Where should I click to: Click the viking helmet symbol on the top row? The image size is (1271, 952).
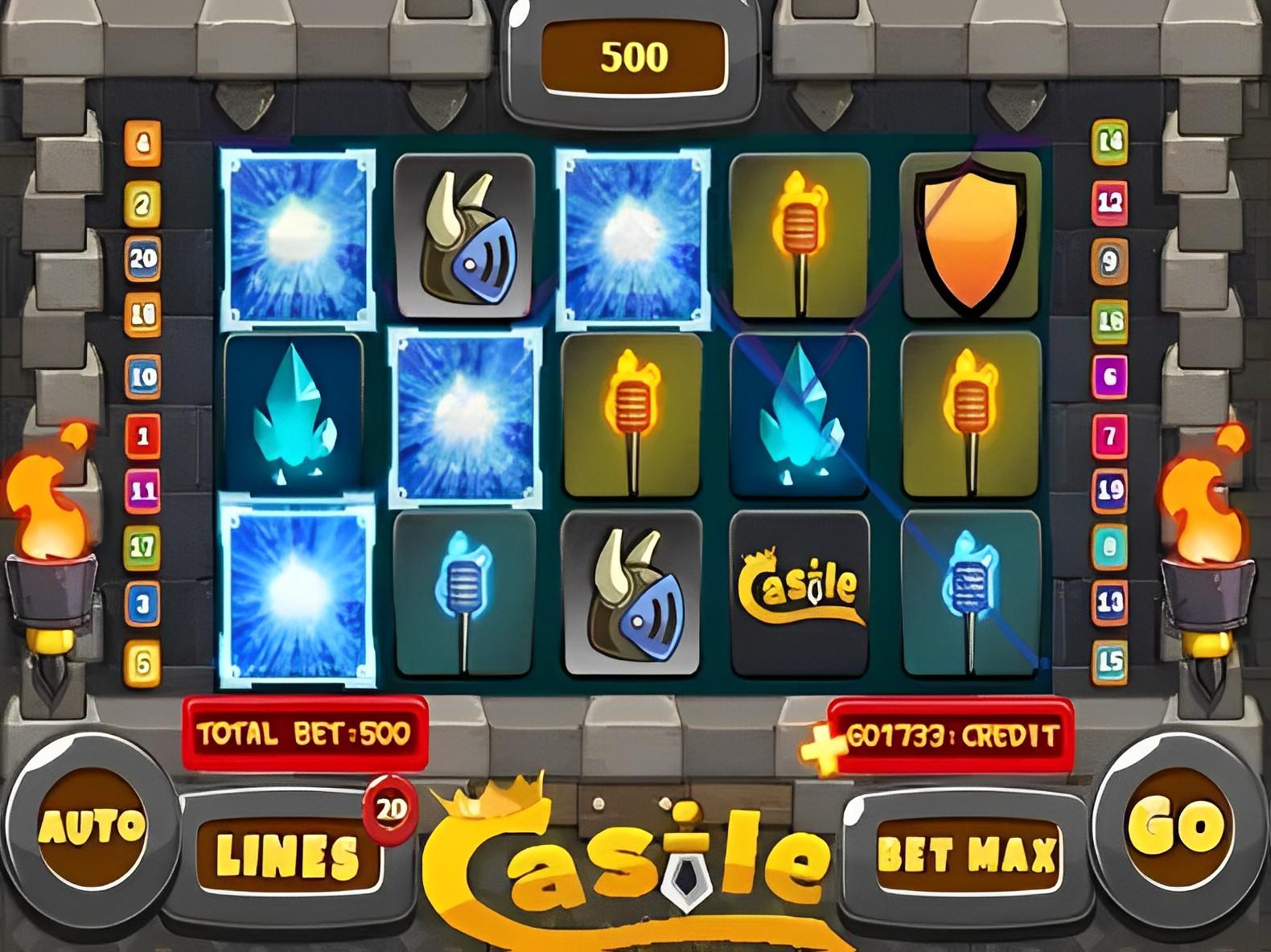pyautogui.click(x=465, y=233)
